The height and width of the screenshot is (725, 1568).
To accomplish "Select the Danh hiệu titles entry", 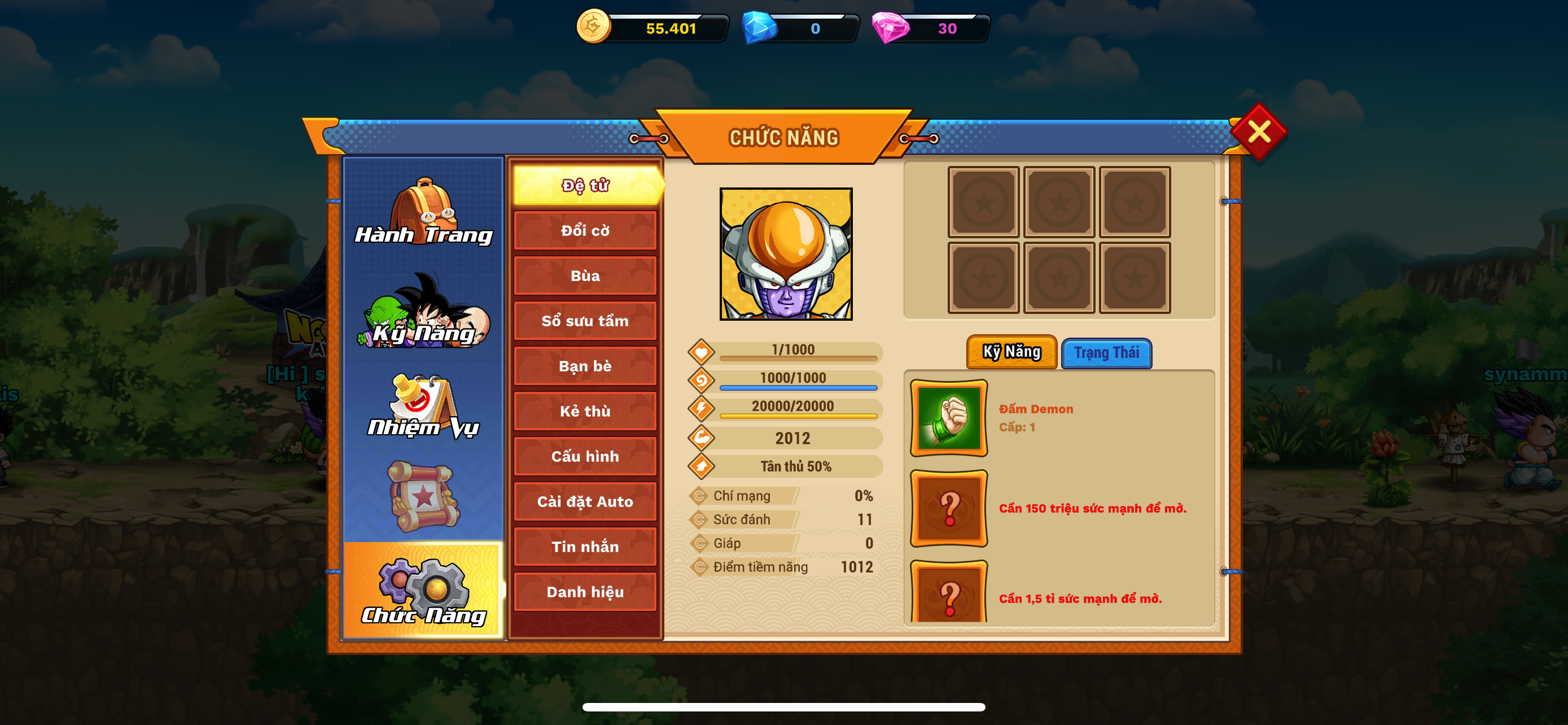I will (x=585, y=592).
